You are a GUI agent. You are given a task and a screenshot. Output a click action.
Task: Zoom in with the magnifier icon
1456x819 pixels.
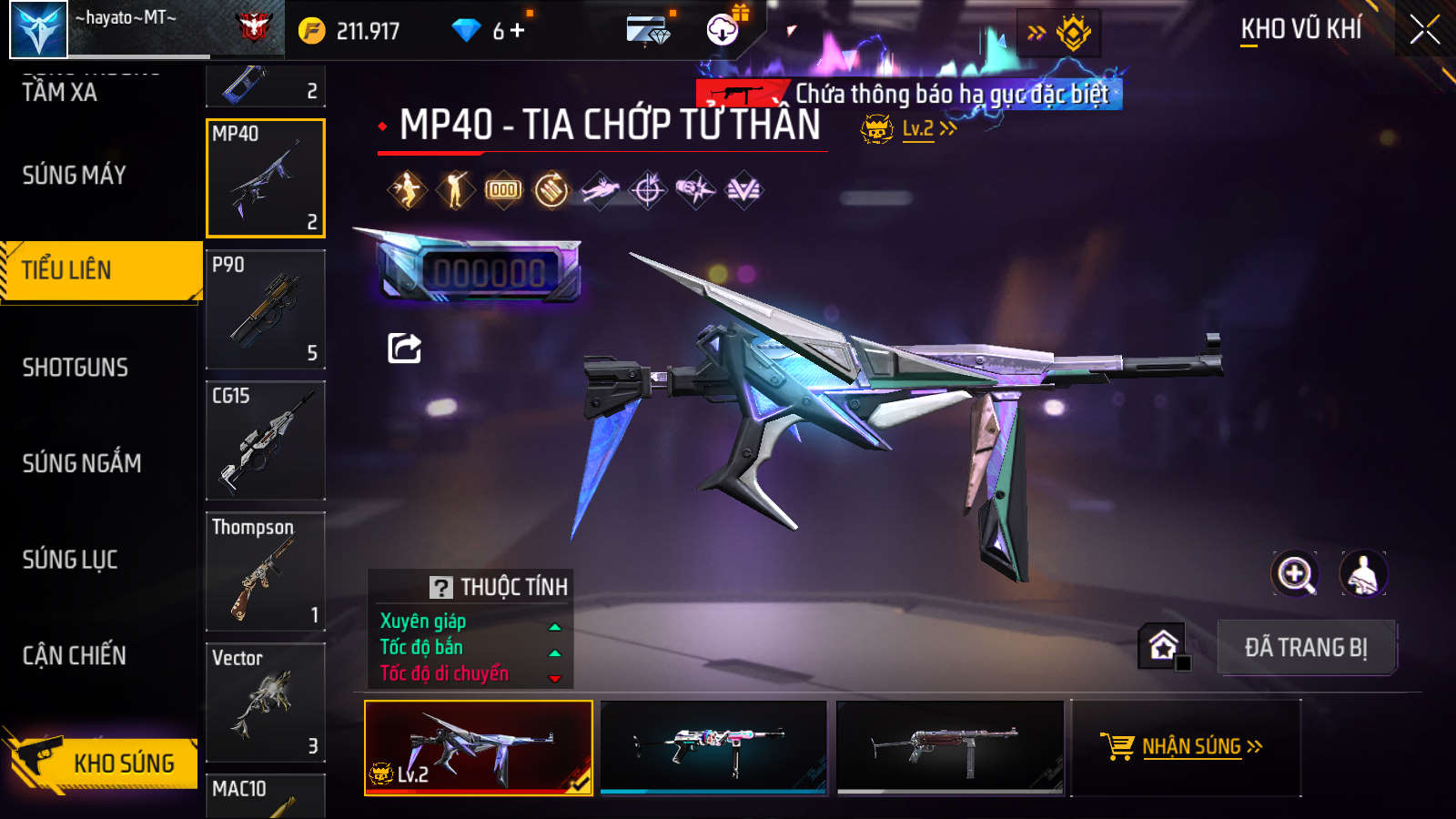(1295, 574)
